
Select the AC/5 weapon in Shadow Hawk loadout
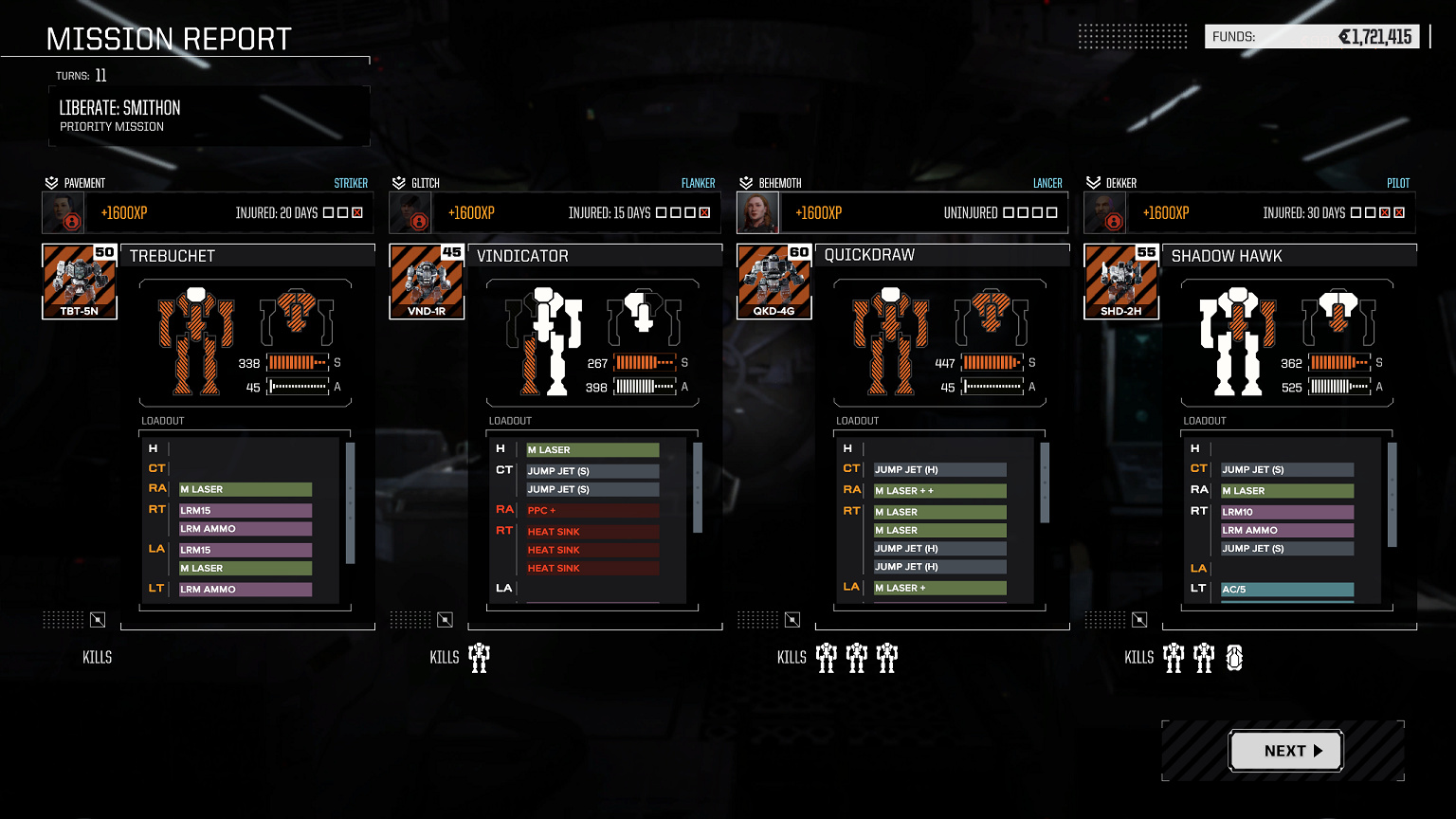[x=1287, y=590]
